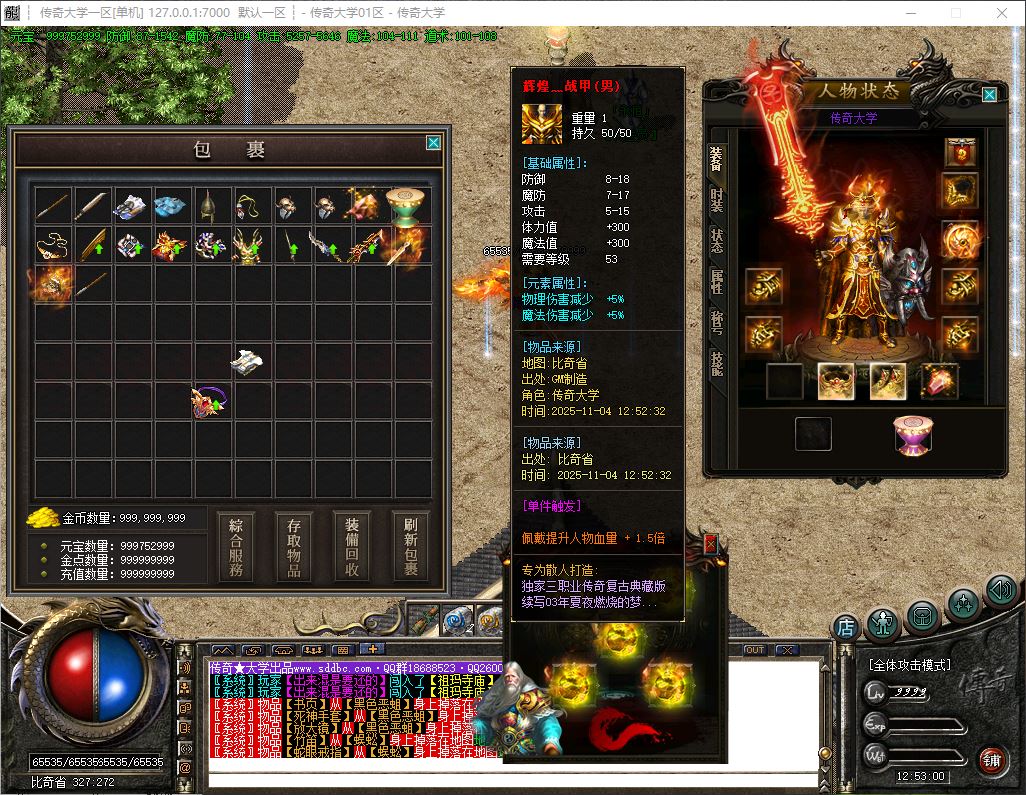Open 綜合服務 from the bag panel
This screenshot has height=795, width=1026.
(x=236, y=548)
